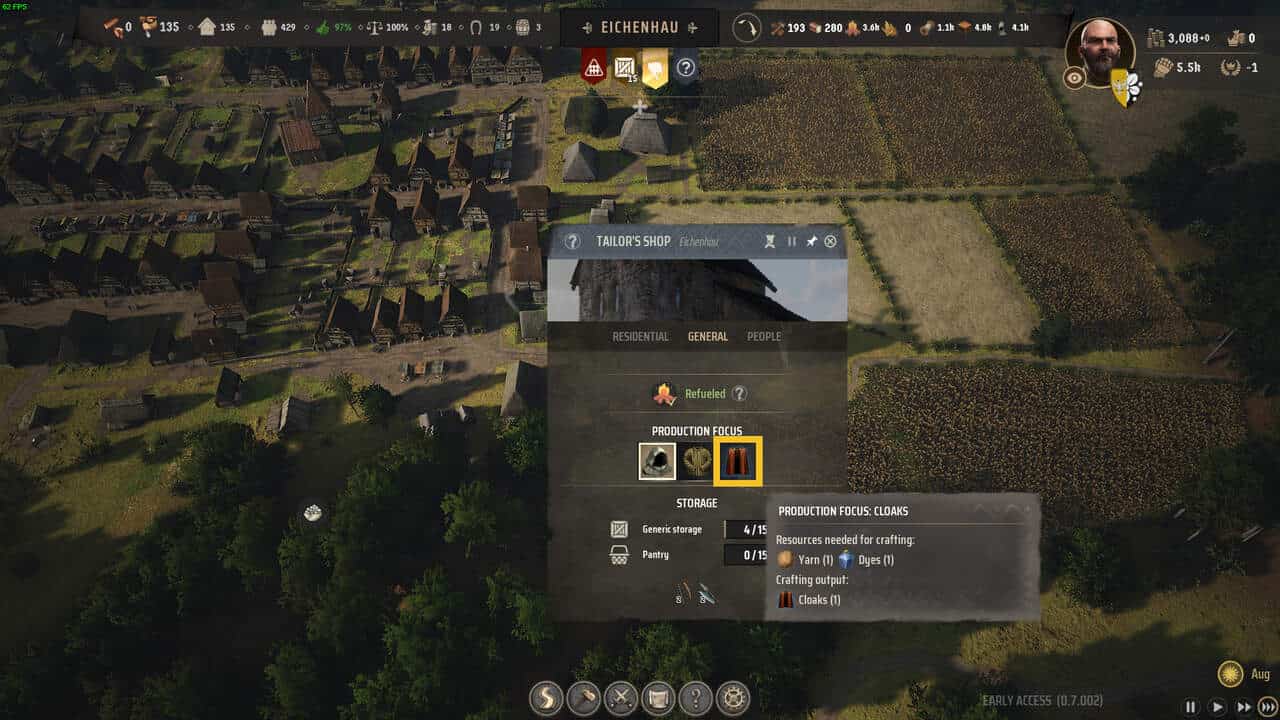Viewport: 1280px width, 720px height.
Task: Pin the Tailor's Shop window
Action: pos(811,241)
